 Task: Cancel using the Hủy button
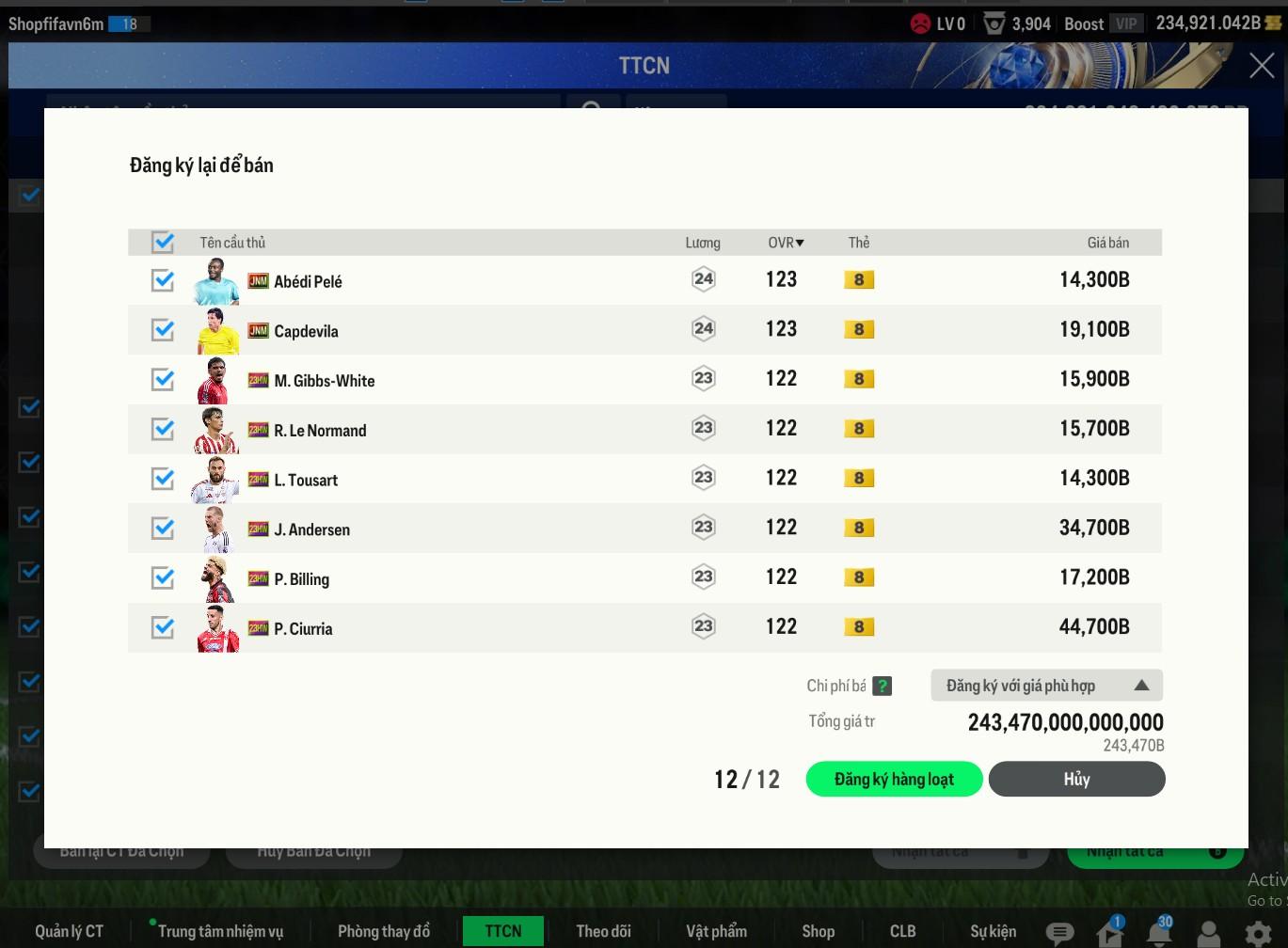coord(1076,779)
